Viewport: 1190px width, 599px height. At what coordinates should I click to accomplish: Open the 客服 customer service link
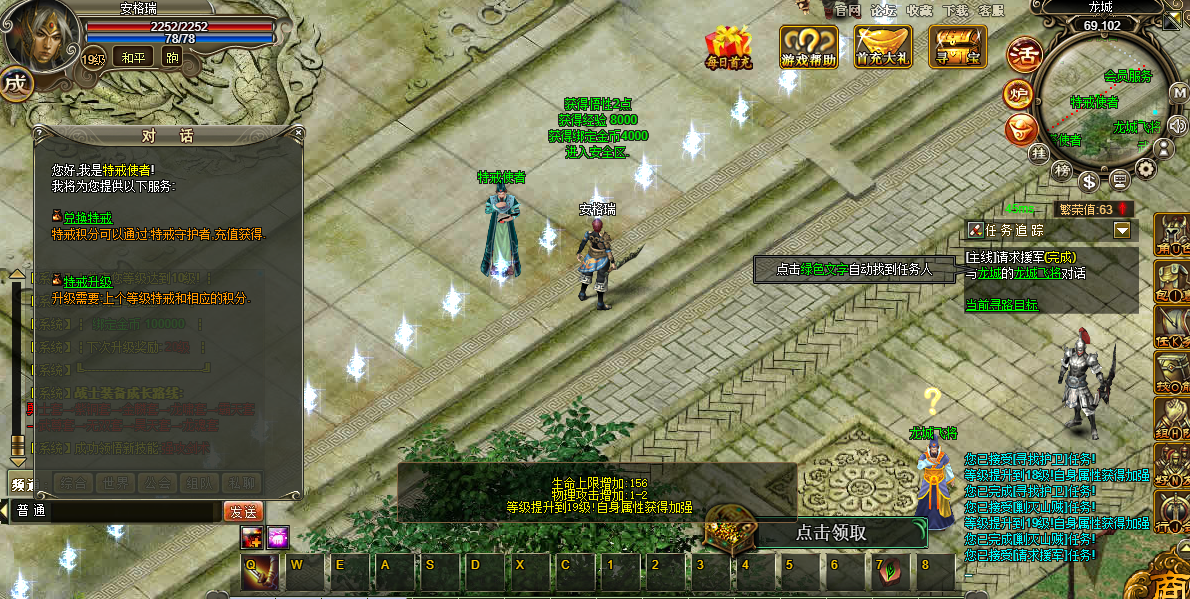pyautogui.click(x=991, y=10)
